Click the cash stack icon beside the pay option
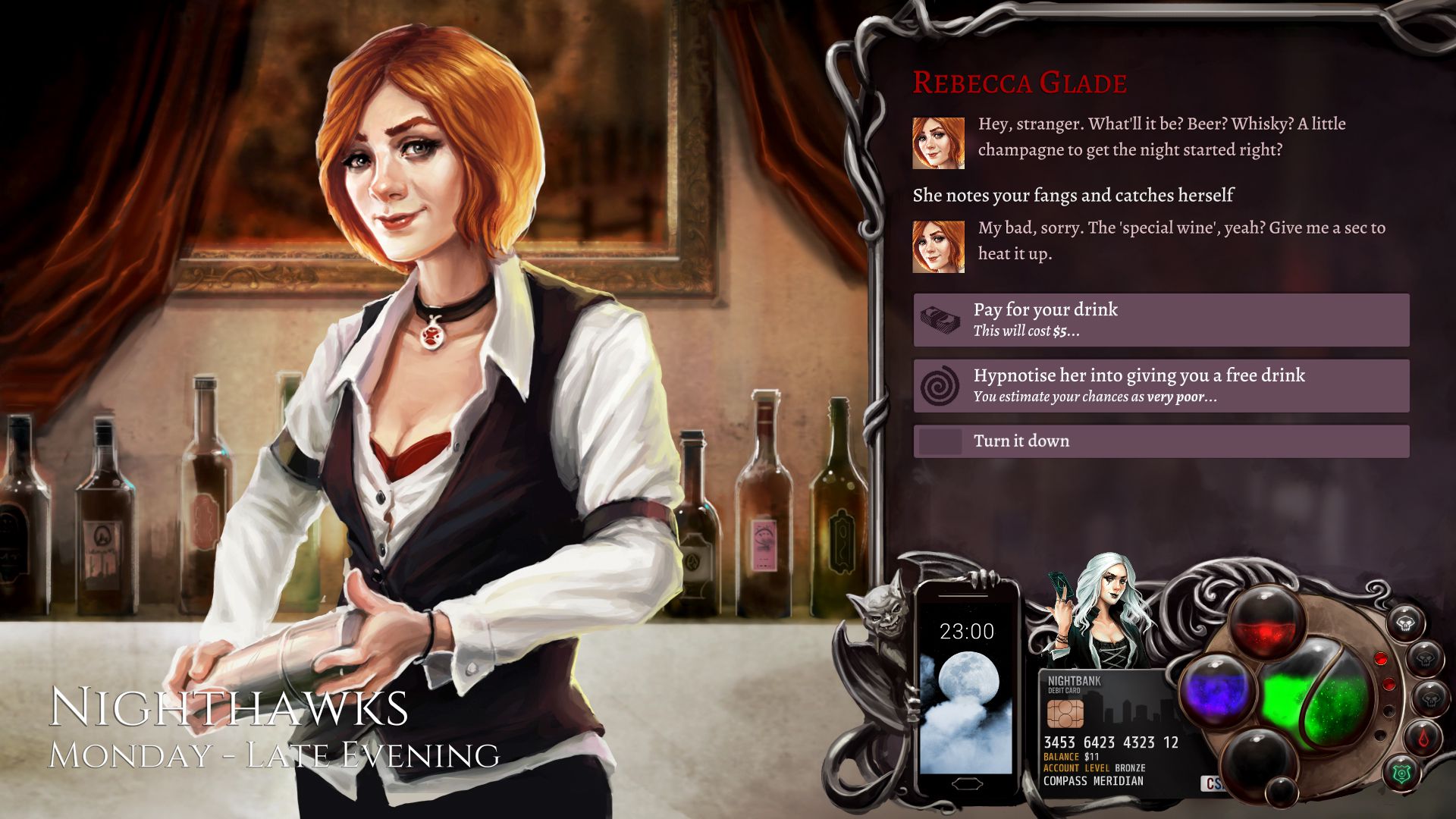 pyautogui.click(x=939, y=318)
